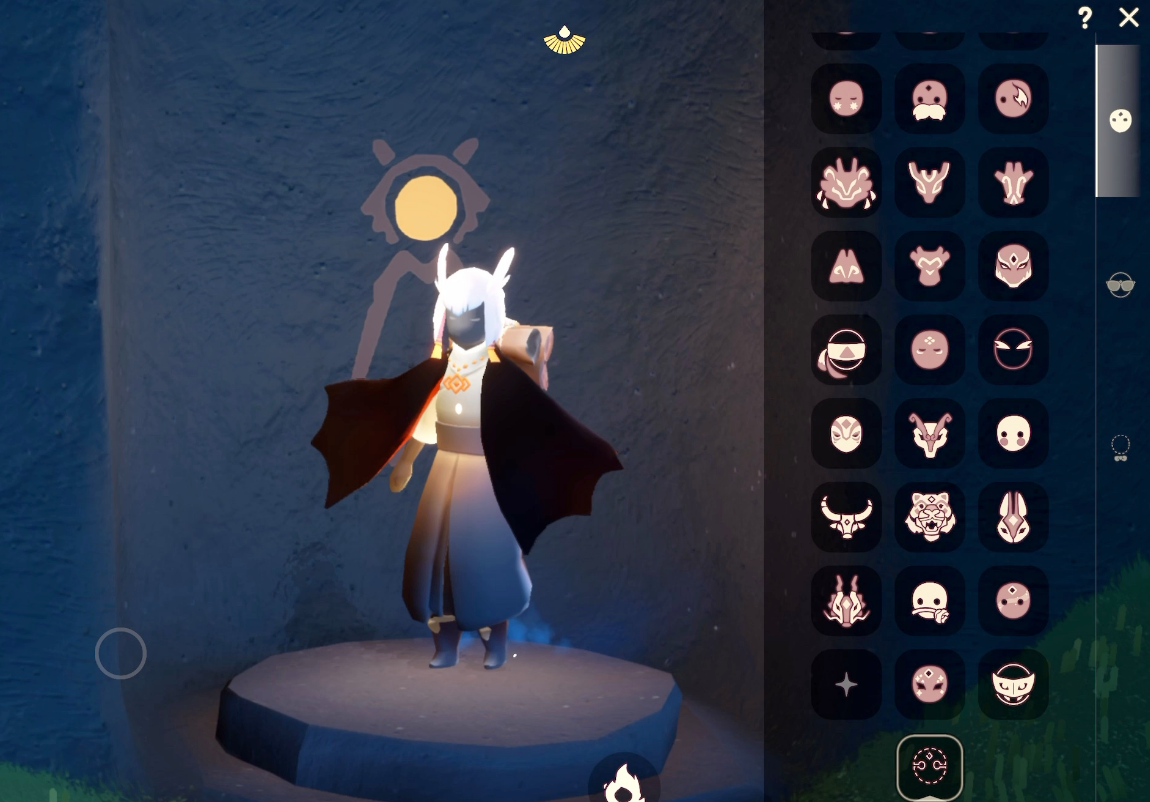Close the wardrobe with the X button
This screenshot has width=1150, height=802.
pos(1128,18)
